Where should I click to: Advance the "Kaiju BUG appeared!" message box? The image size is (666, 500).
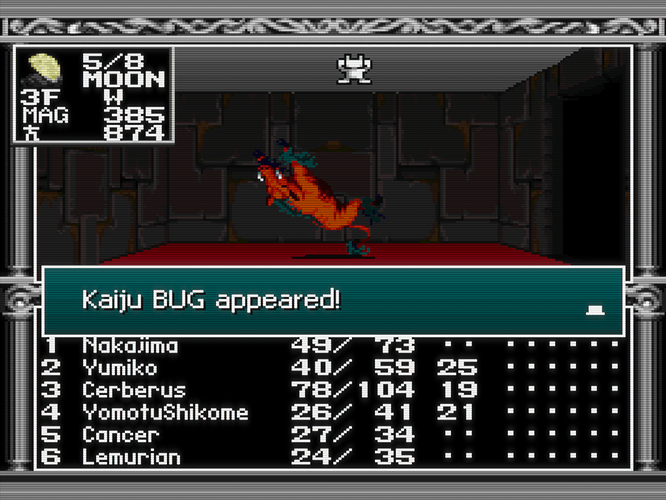point(332,300)
